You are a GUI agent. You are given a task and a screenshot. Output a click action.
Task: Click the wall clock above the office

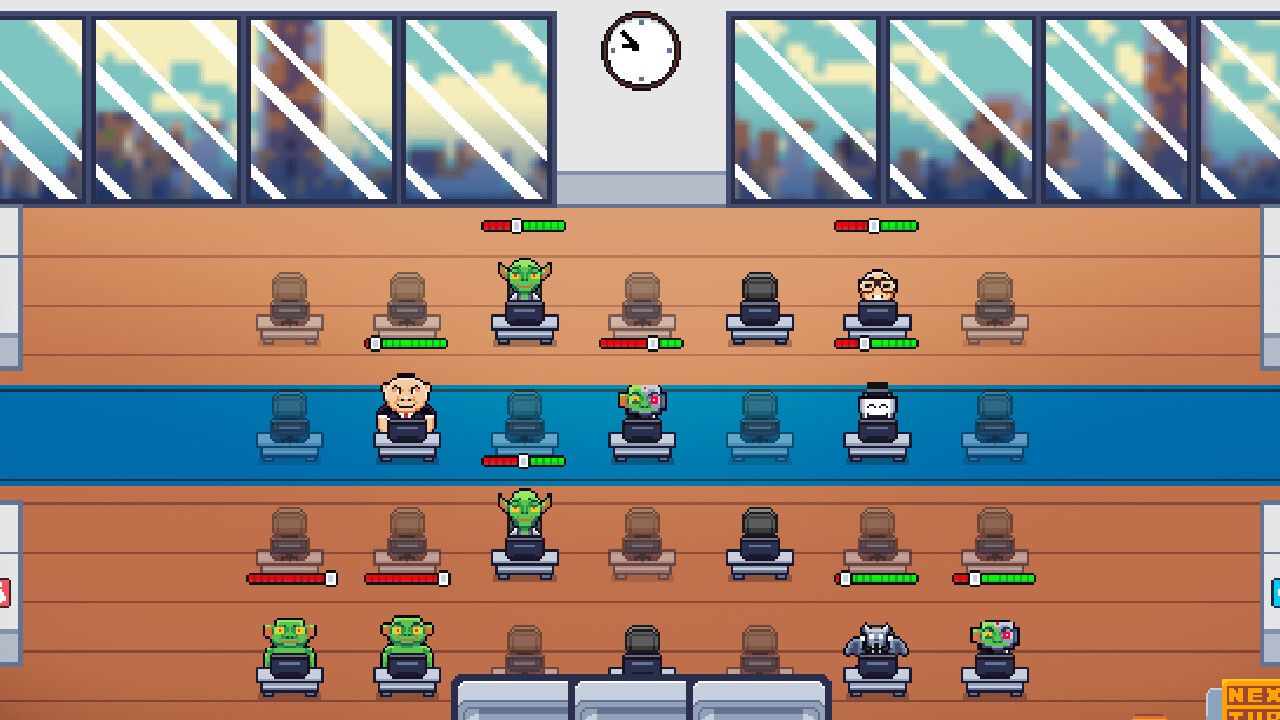click(x=640, y=52)
